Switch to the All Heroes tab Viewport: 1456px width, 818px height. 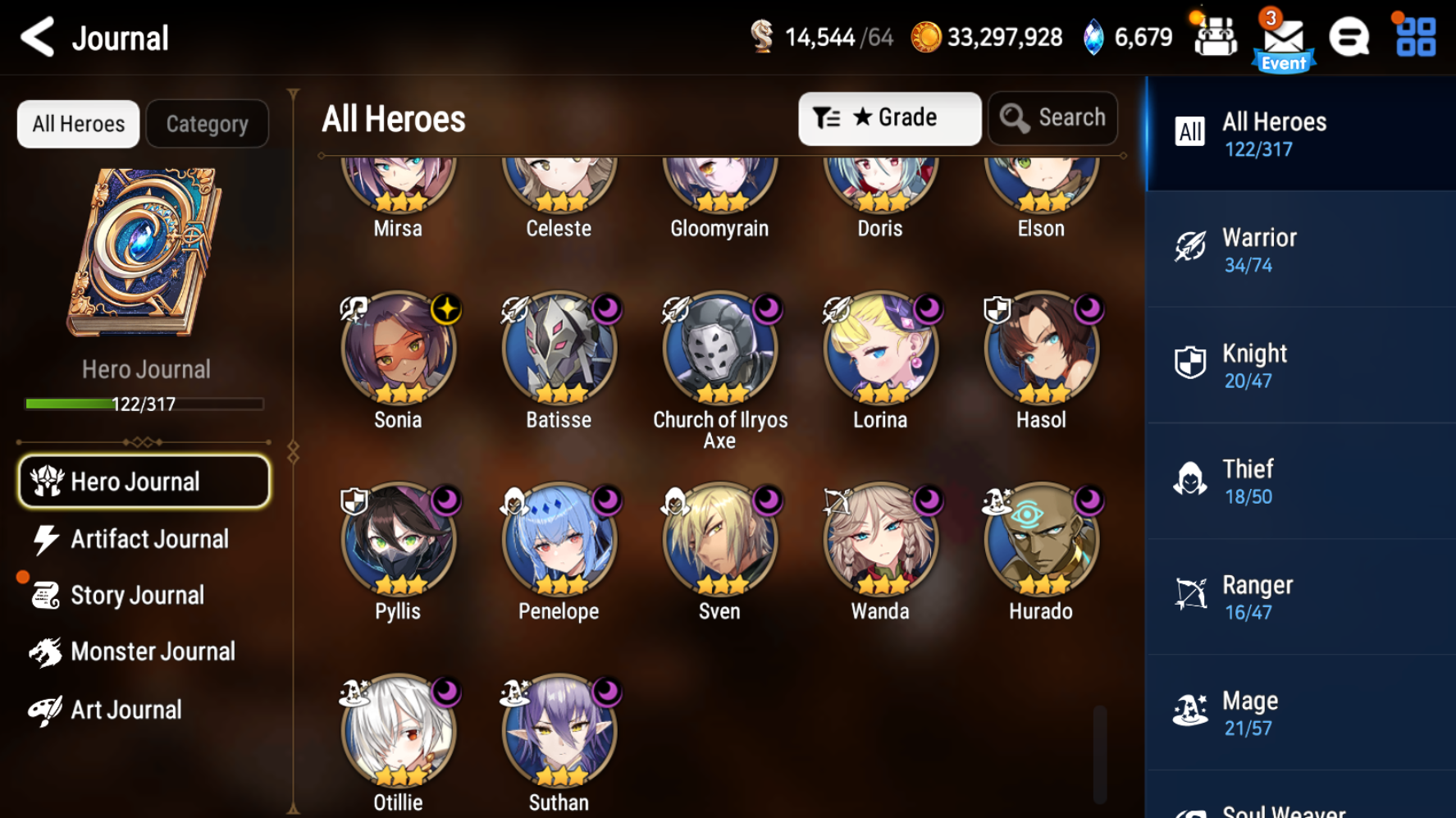point(78,124)
